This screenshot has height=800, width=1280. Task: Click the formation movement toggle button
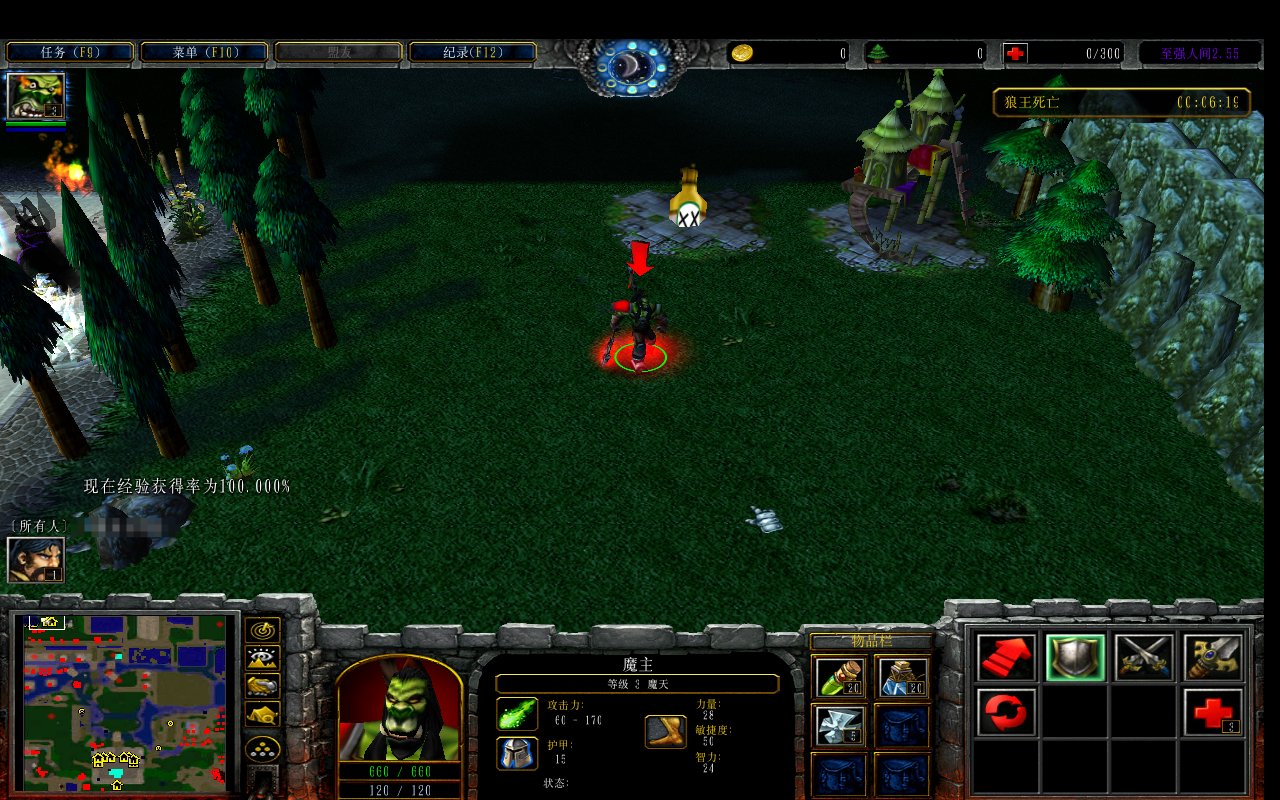pos(263,749)
